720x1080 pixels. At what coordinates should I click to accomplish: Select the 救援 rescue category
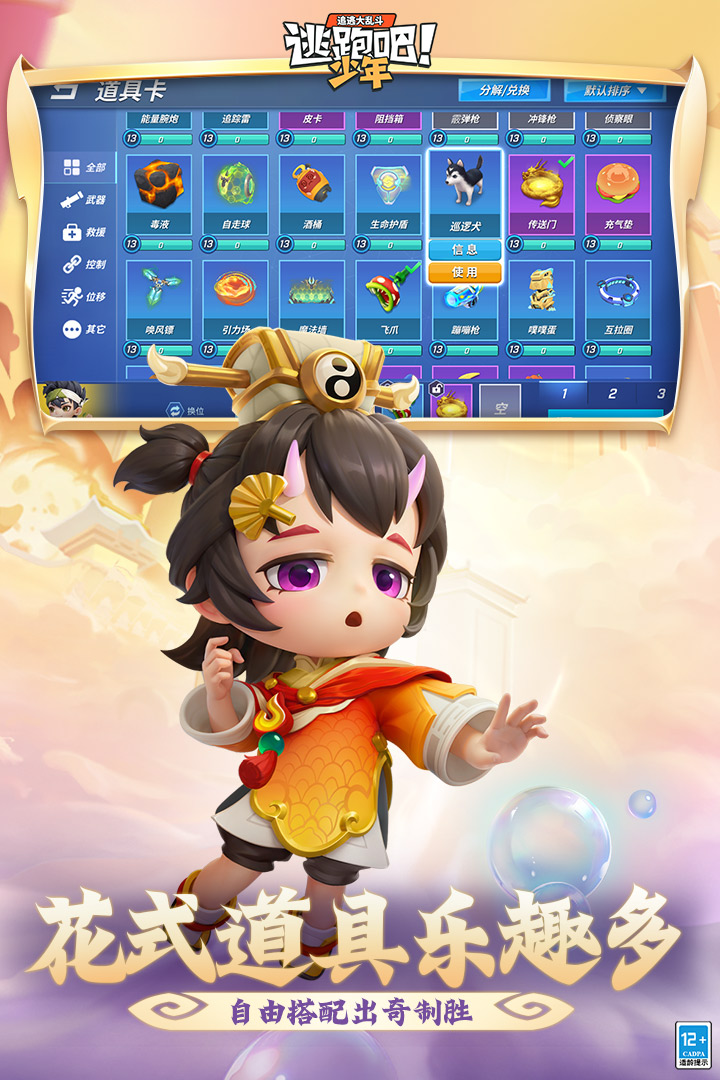click(84, 232)
